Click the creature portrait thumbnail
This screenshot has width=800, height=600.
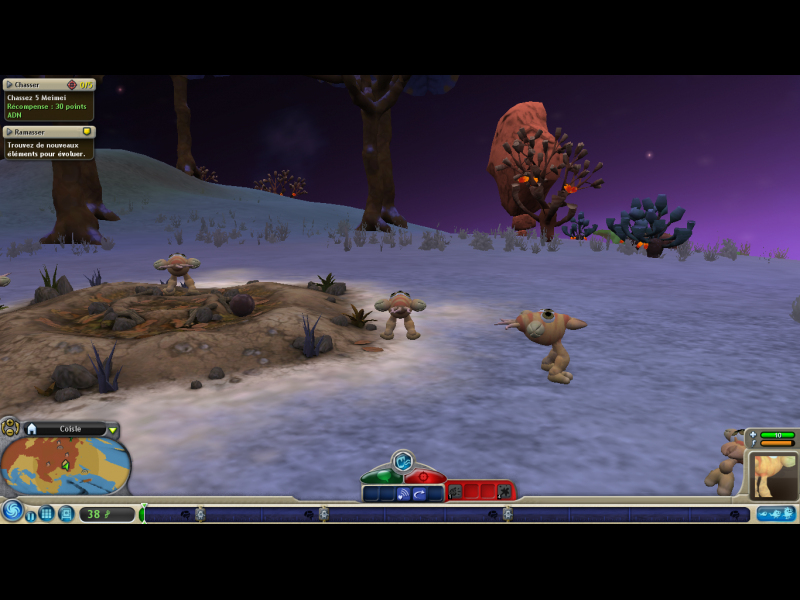pos(773,474)
